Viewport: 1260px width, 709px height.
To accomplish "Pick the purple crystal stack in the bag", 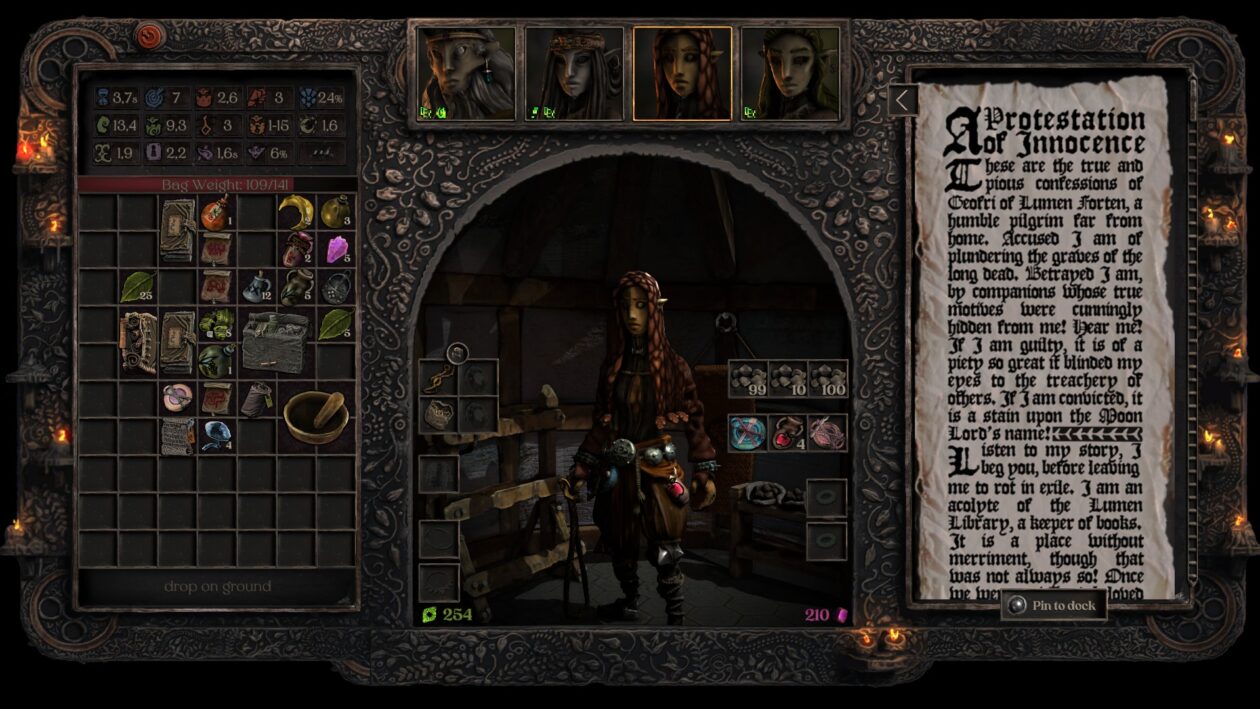I will click(337, 249).
